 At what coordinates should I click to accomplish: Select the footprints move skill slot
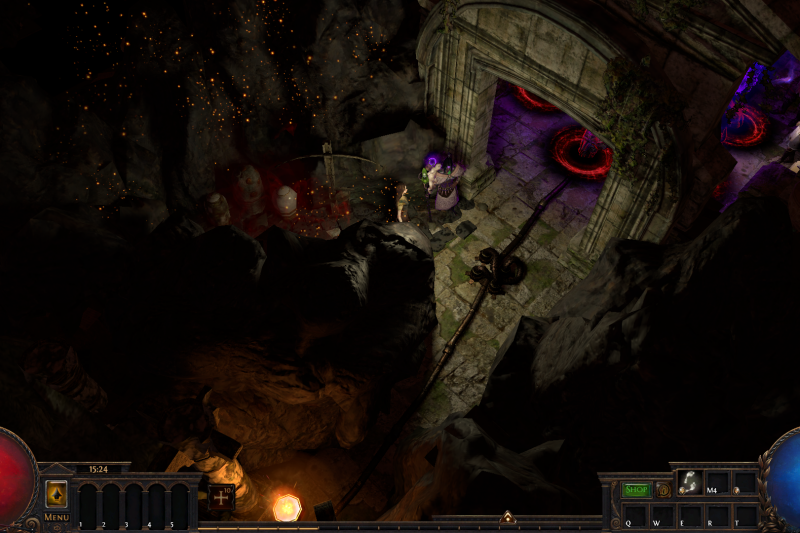[x=690, y=482]
